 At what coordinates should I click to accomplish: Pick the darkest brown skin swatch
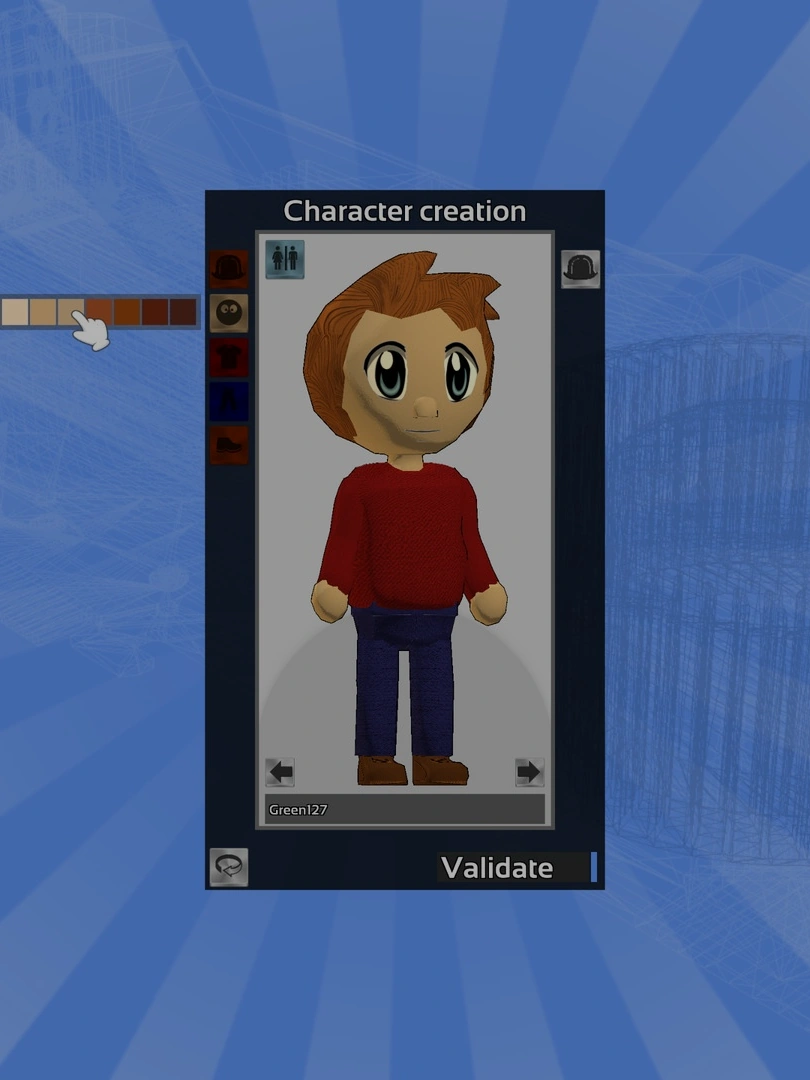pos(183,312)
